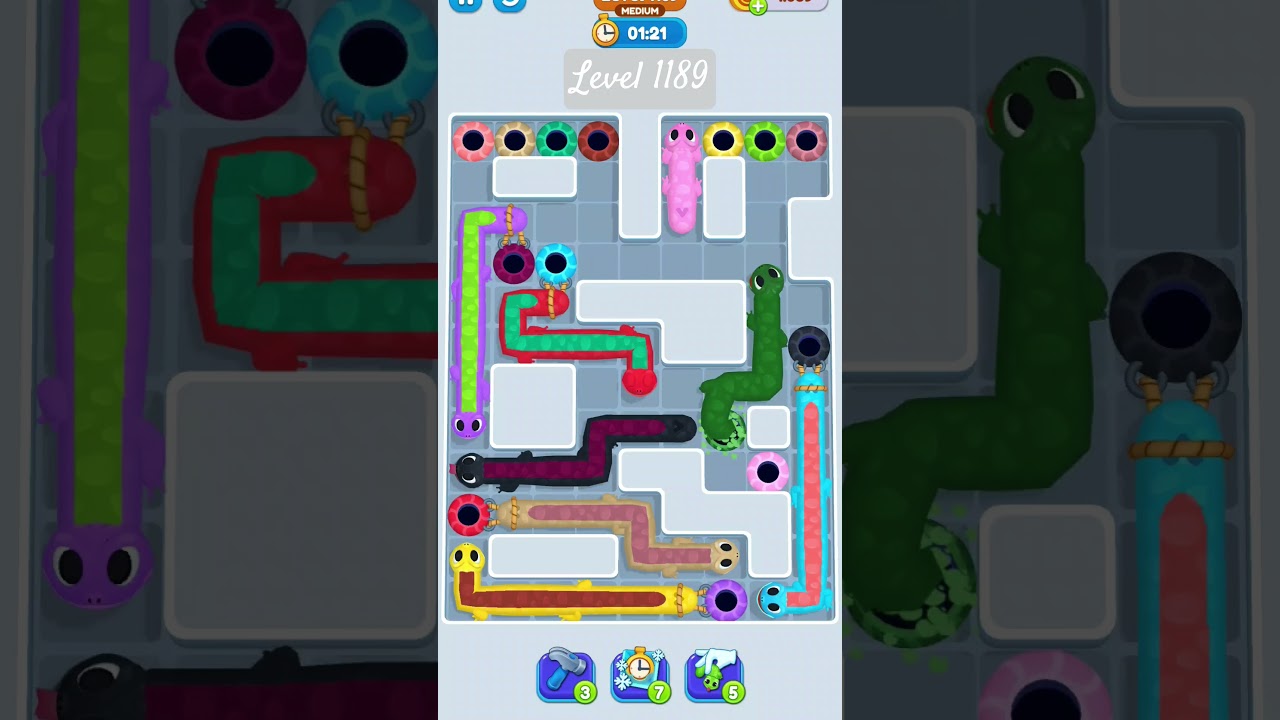
Task: Tap the Level 1189 banner
Action: pyautogui.click(x=640, y=78)
